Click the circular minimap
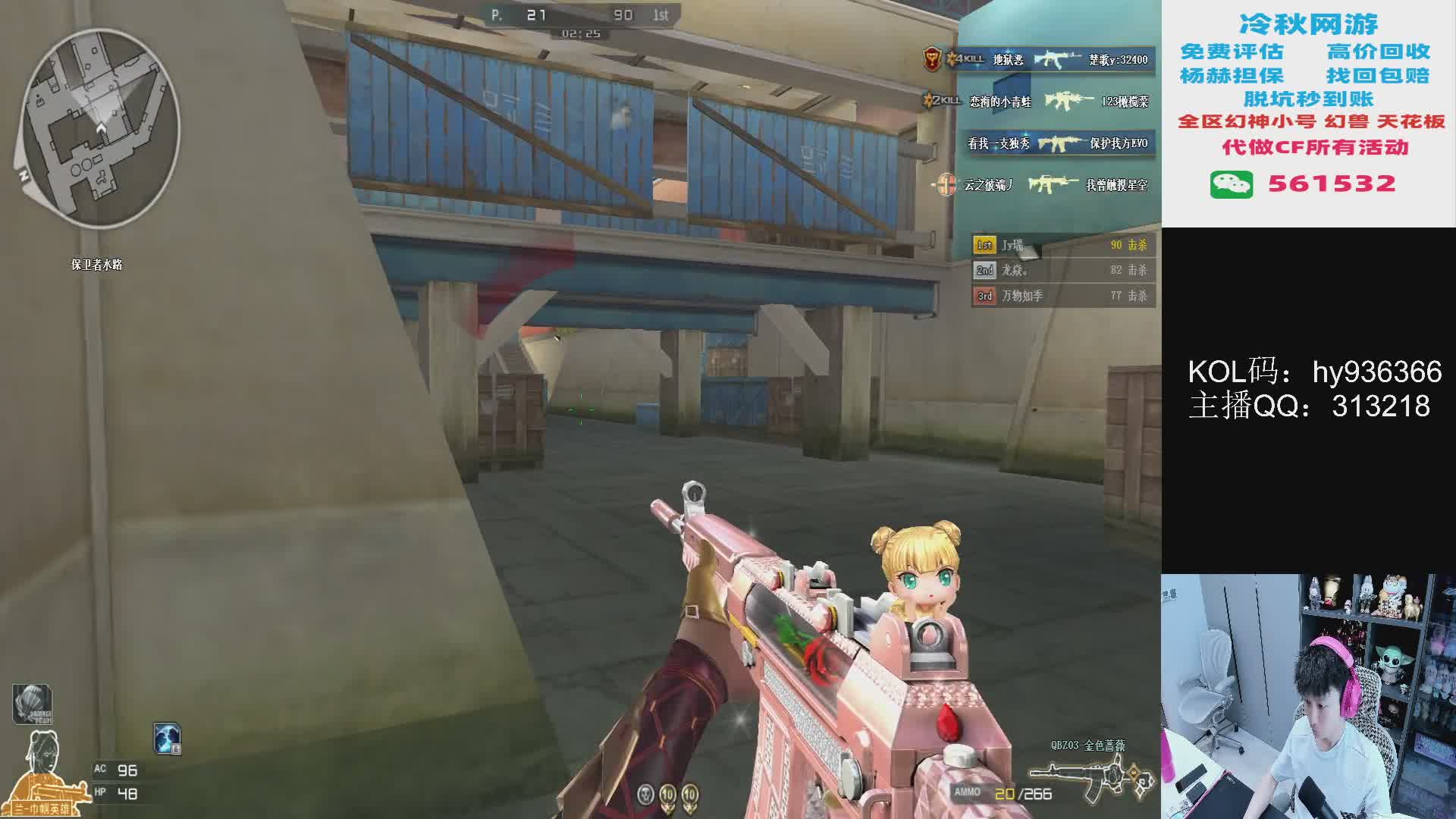This screenshot has width=1456, height=819. click(99, 129)
